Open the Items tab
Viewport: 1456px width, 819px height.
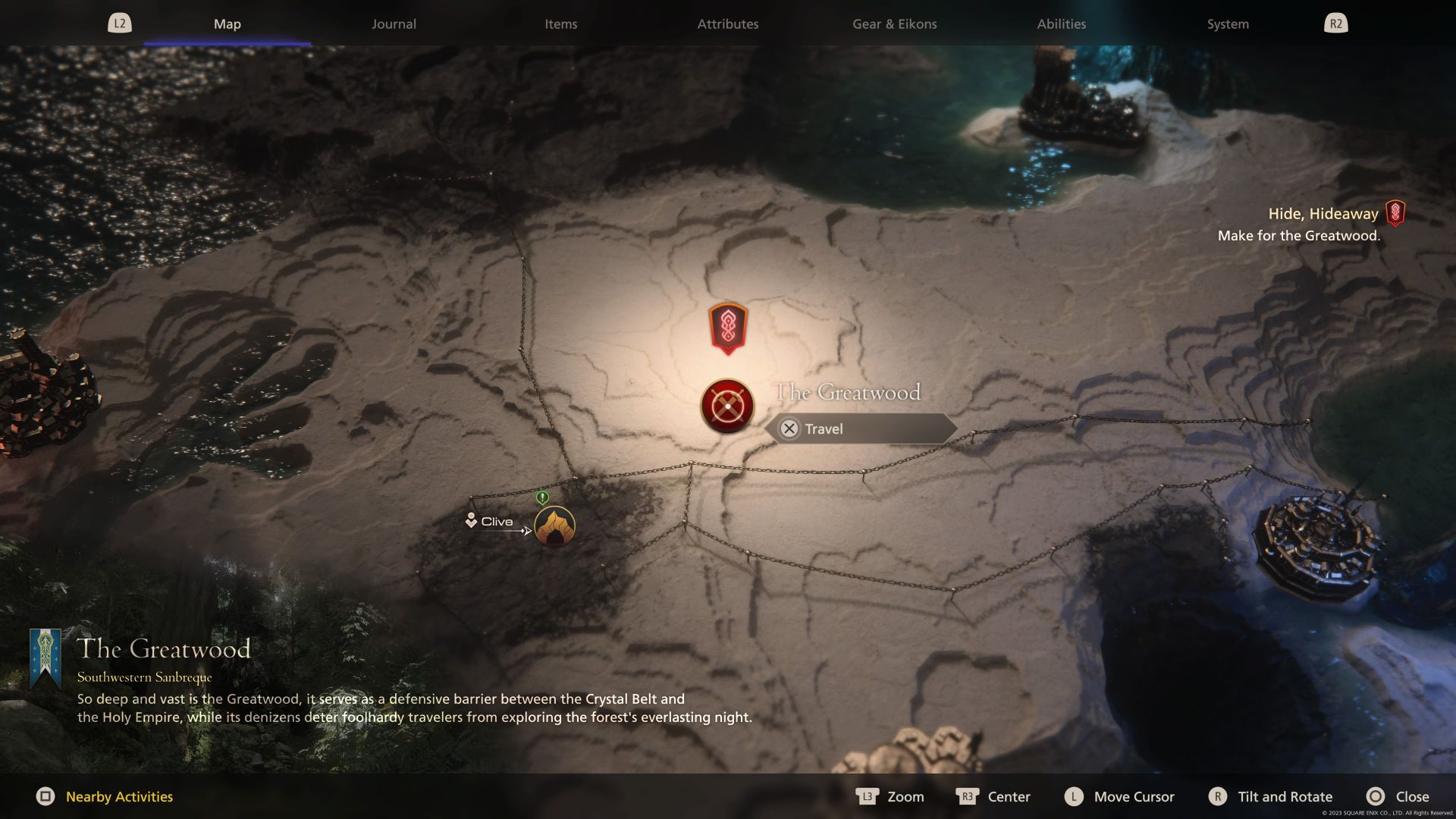[560, 24]
